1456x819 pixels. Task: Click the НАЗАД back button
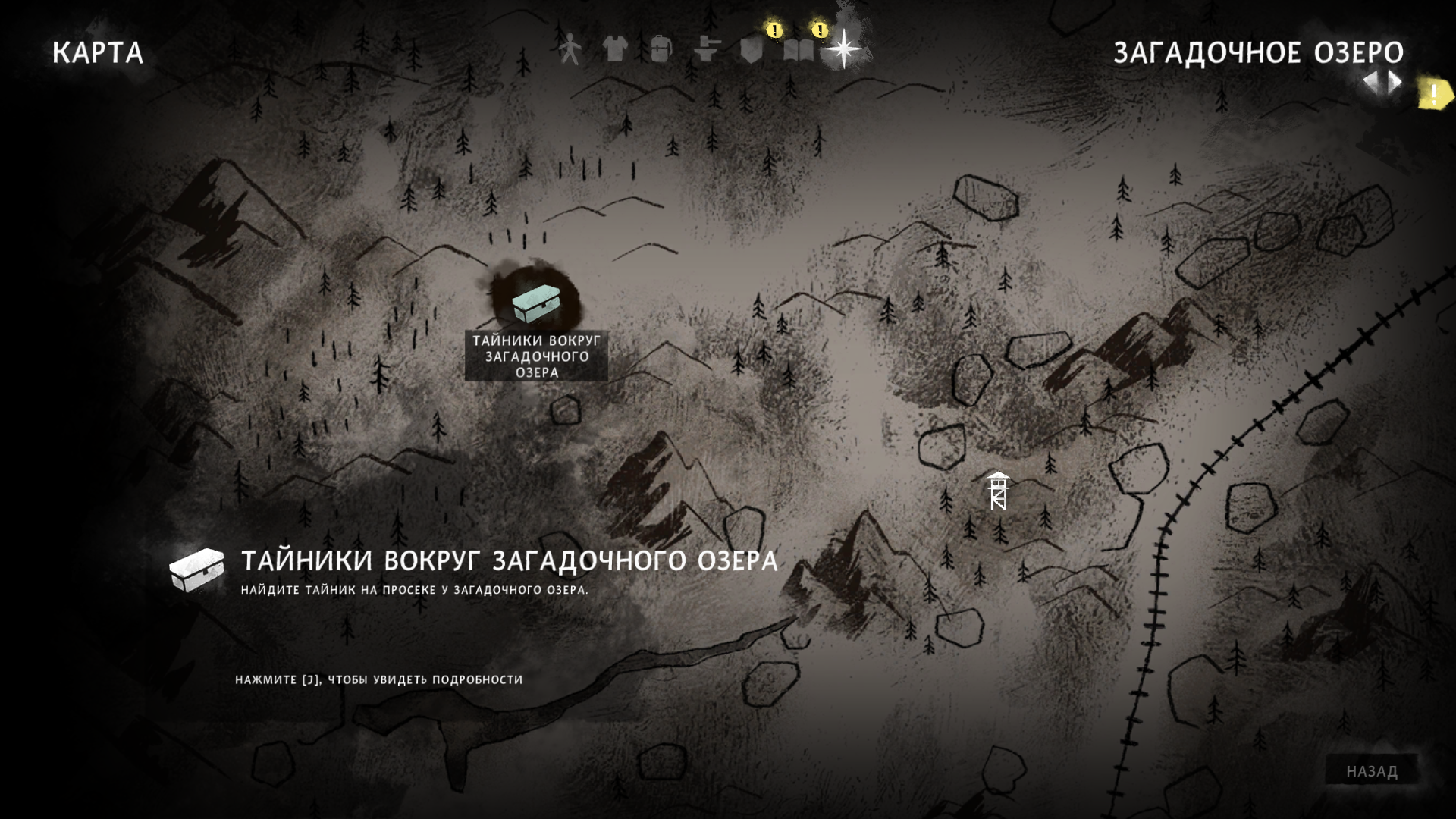(x=1371, y=771)
